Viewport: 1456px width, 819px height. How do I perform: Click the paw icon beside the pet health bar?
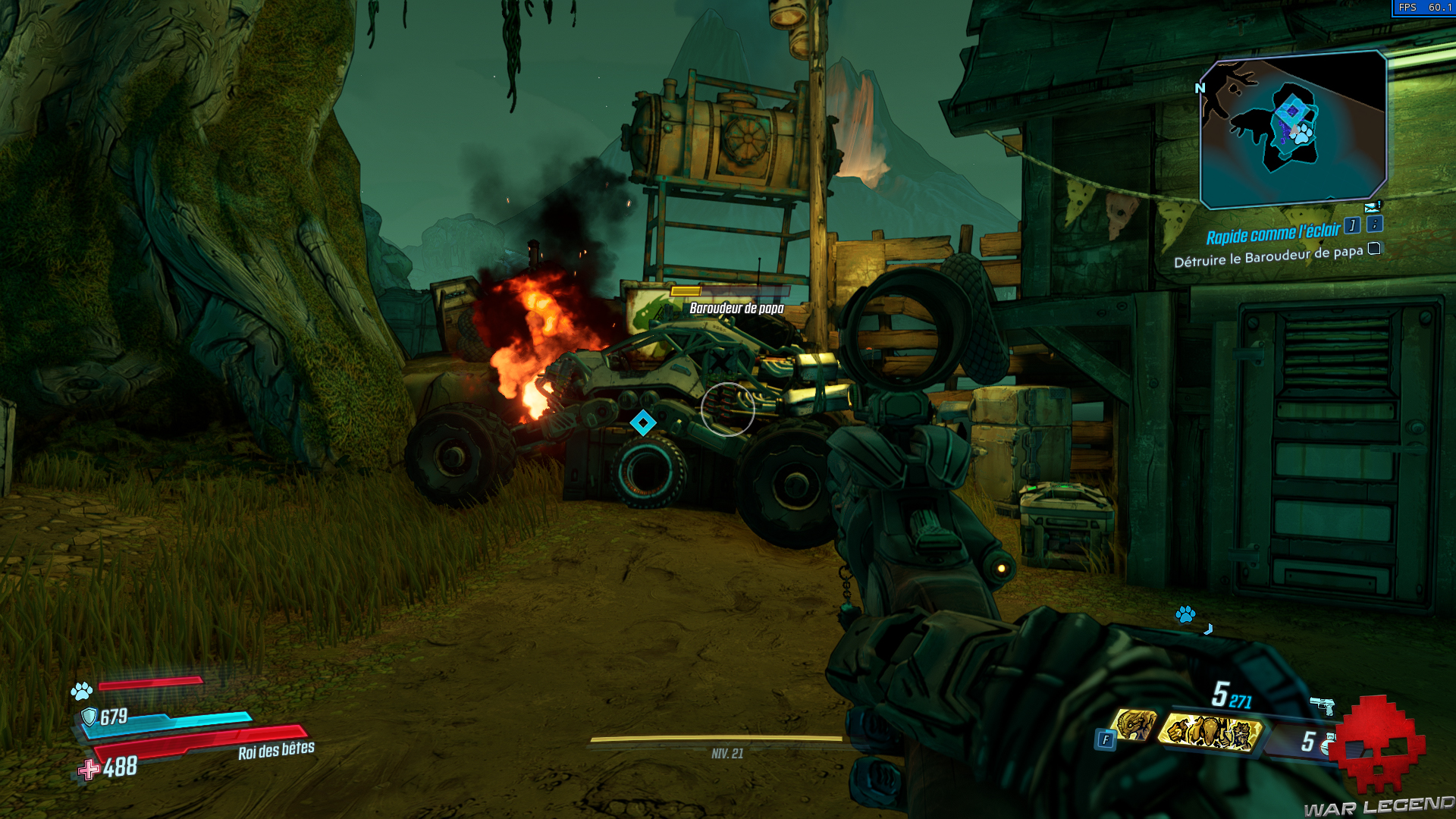(x=82, y=691)
